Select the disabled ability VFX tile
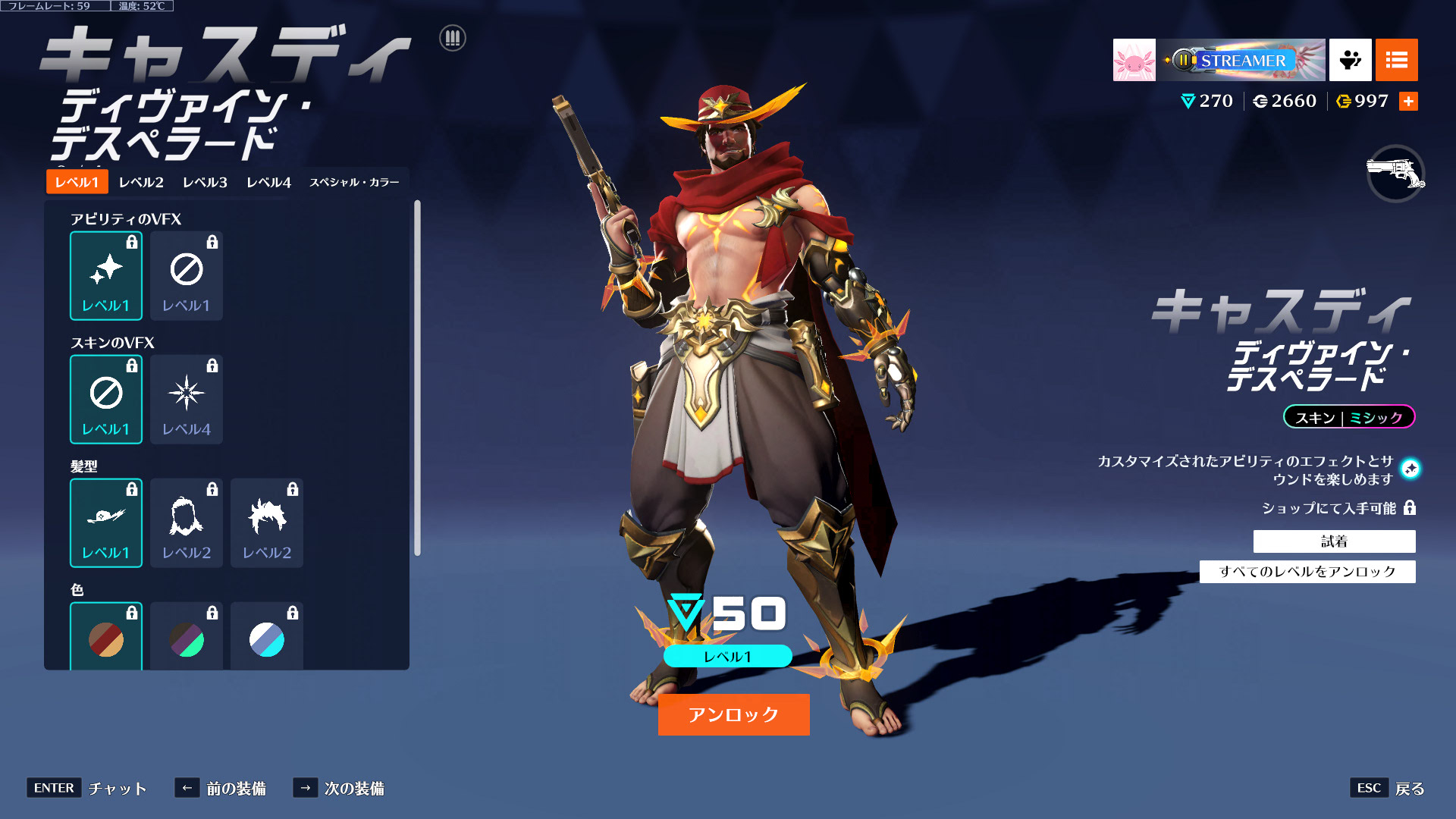Viewport: 1456px width, 819px height. pos(187,275)
